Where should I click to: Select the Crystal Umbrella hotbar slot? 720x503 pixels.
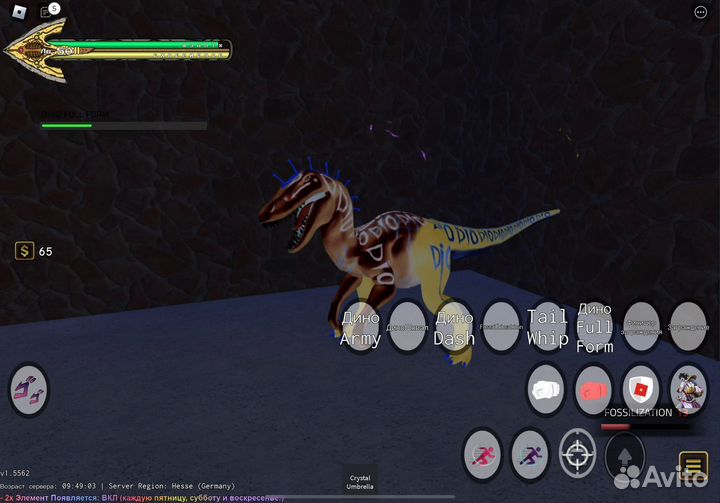tap(359, 480)
